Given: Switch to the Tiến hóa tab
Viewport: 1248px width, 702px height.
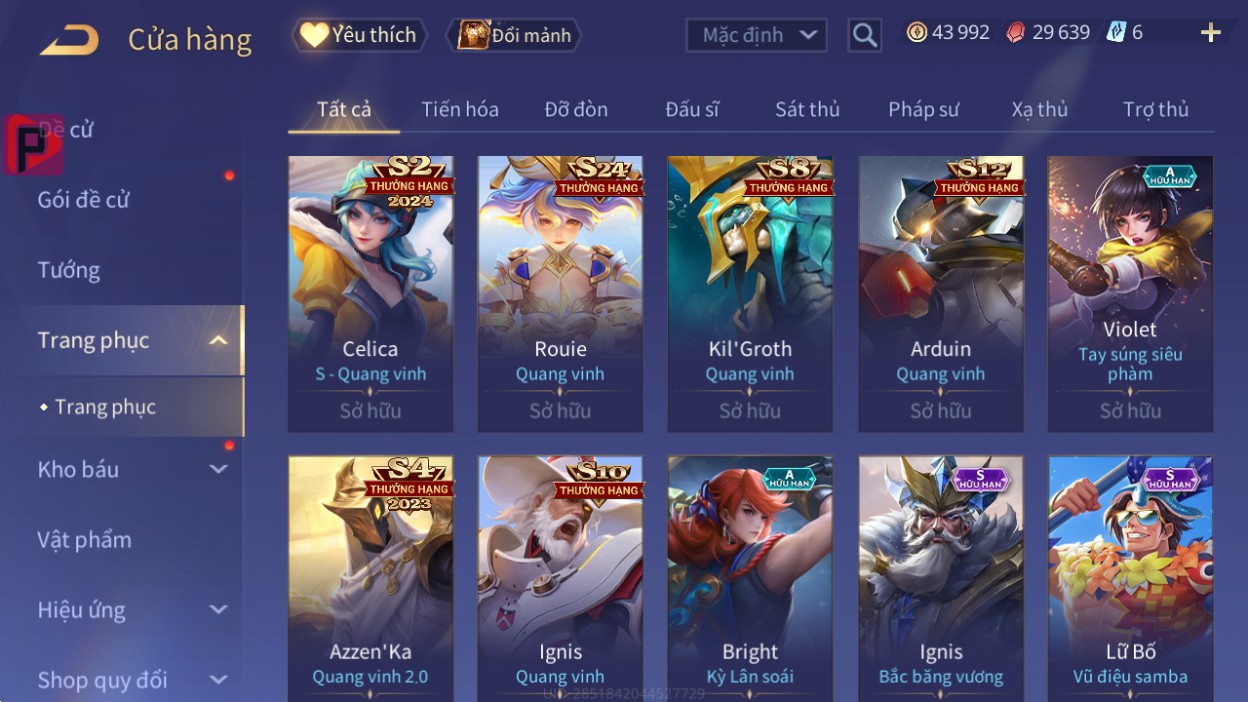Looking at the screenshot, I should point(460,109).
